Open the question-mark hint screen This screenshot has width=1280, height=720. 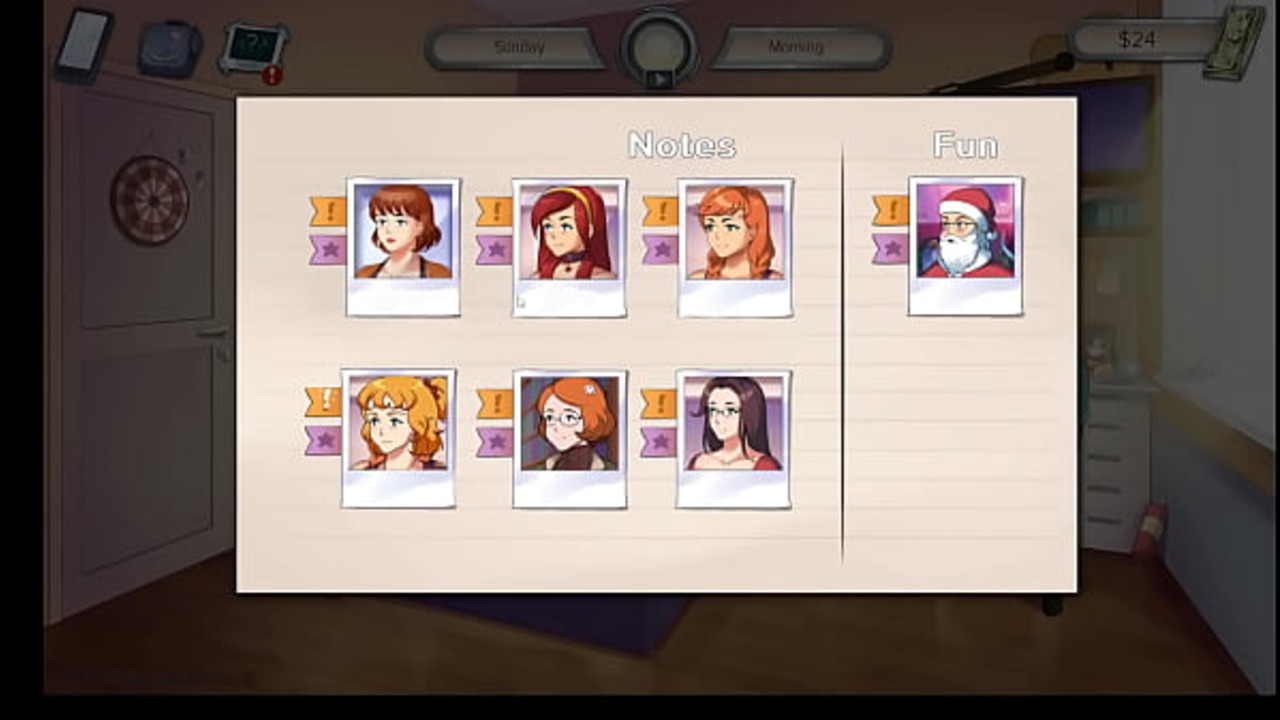pyautogui.click(x=253, y=46)
